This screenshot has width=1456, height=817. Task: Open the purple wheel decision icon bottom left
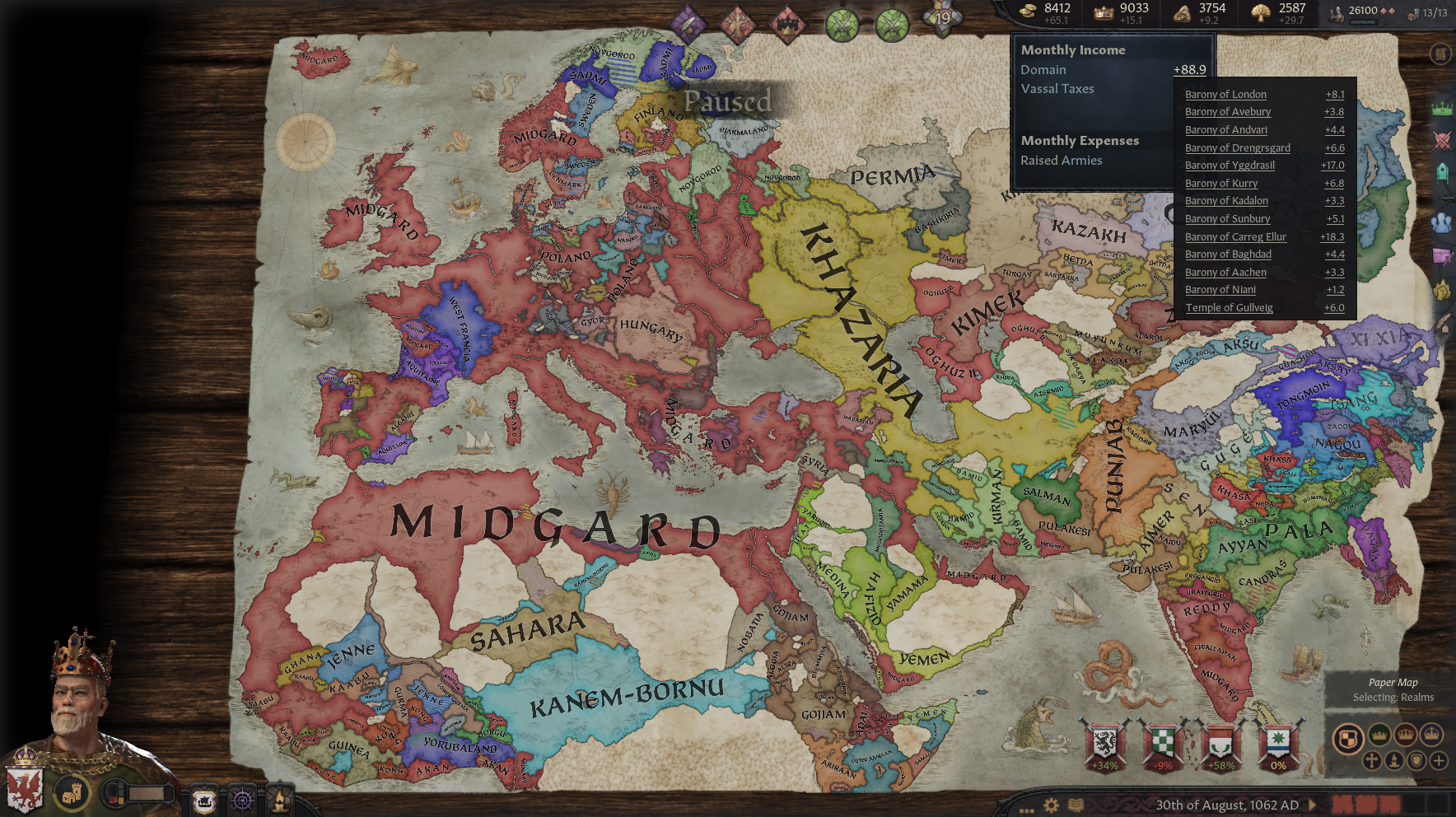(242, 799)
